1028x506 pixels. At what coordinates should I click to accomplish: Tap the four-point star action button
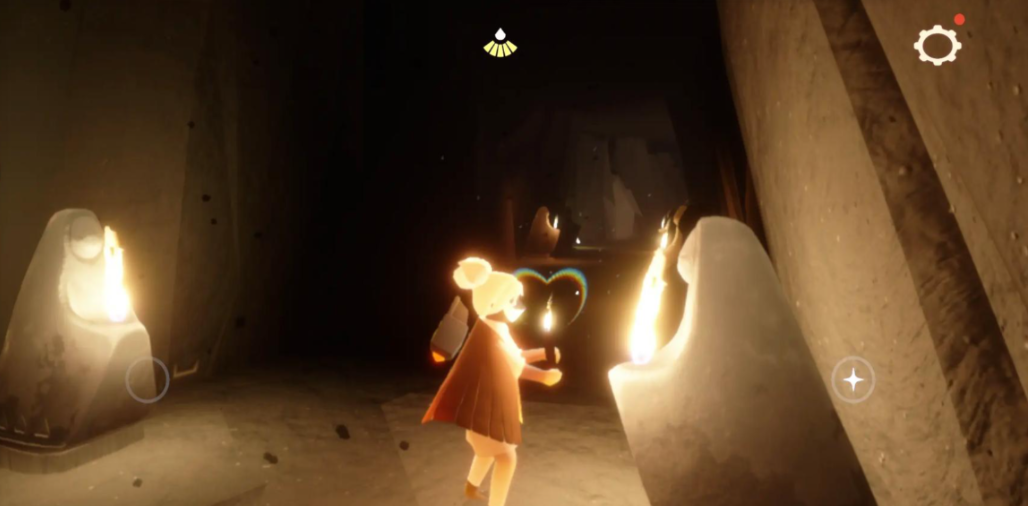point(853,380)
